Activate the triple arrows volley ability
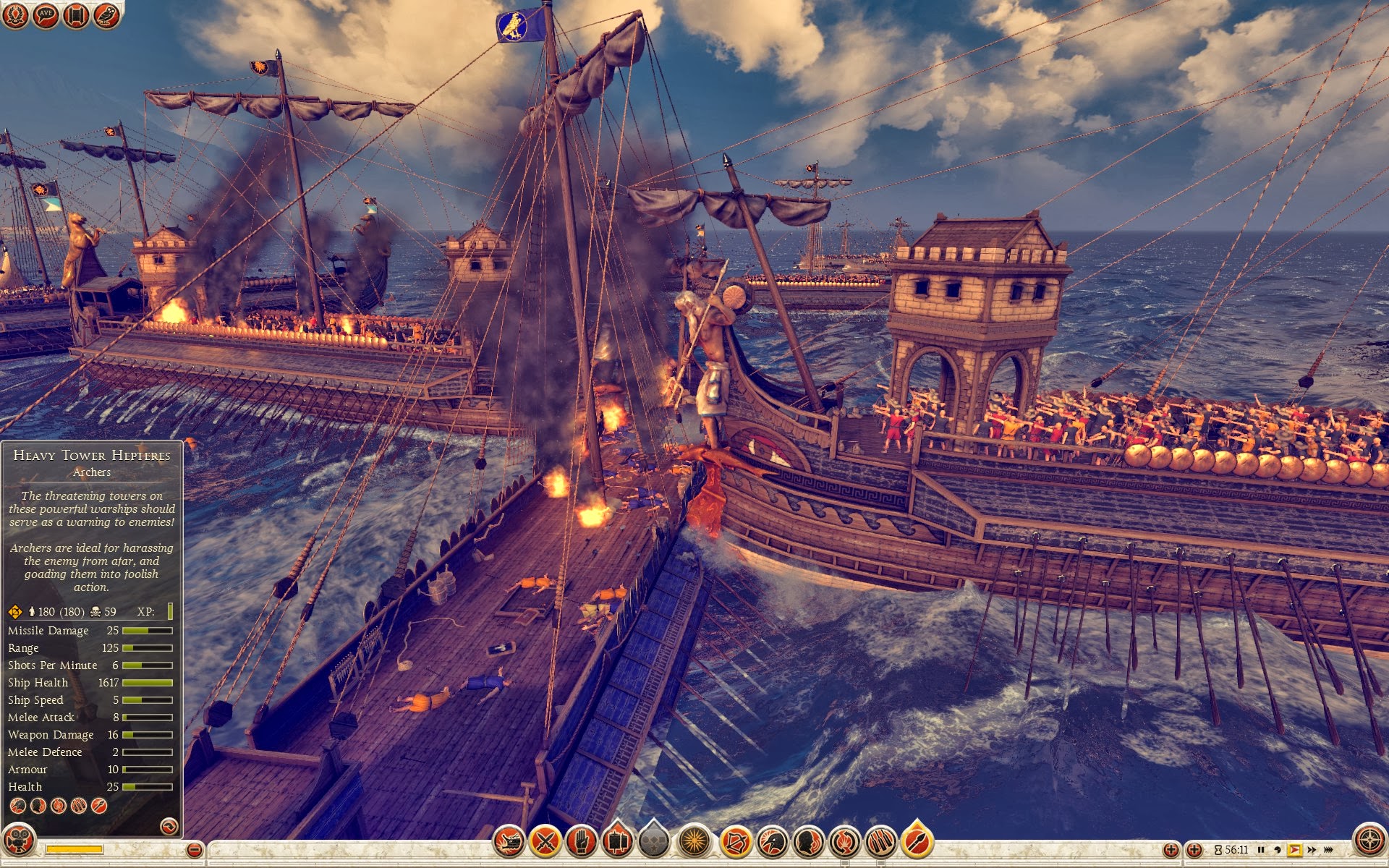The width and height of the screenshot is (1389, 868). point(880,841)
